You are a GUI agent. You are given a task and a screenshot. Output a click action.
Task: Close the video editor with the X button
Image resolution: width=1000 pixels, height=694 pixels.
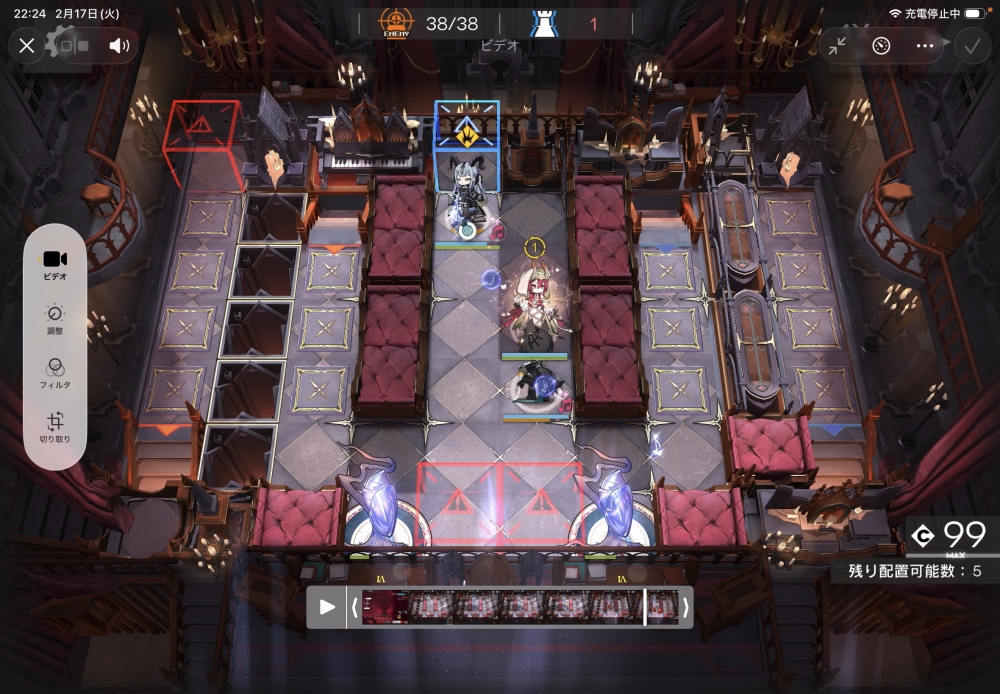pos(27,45)
